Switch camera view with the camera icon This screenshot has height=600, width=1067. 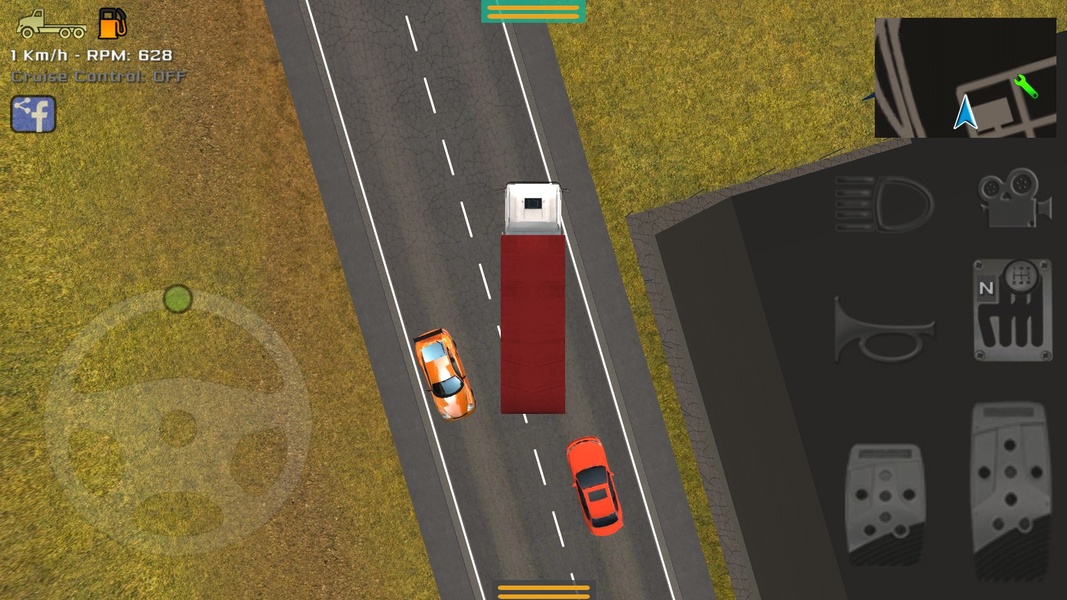point(1013,197)
